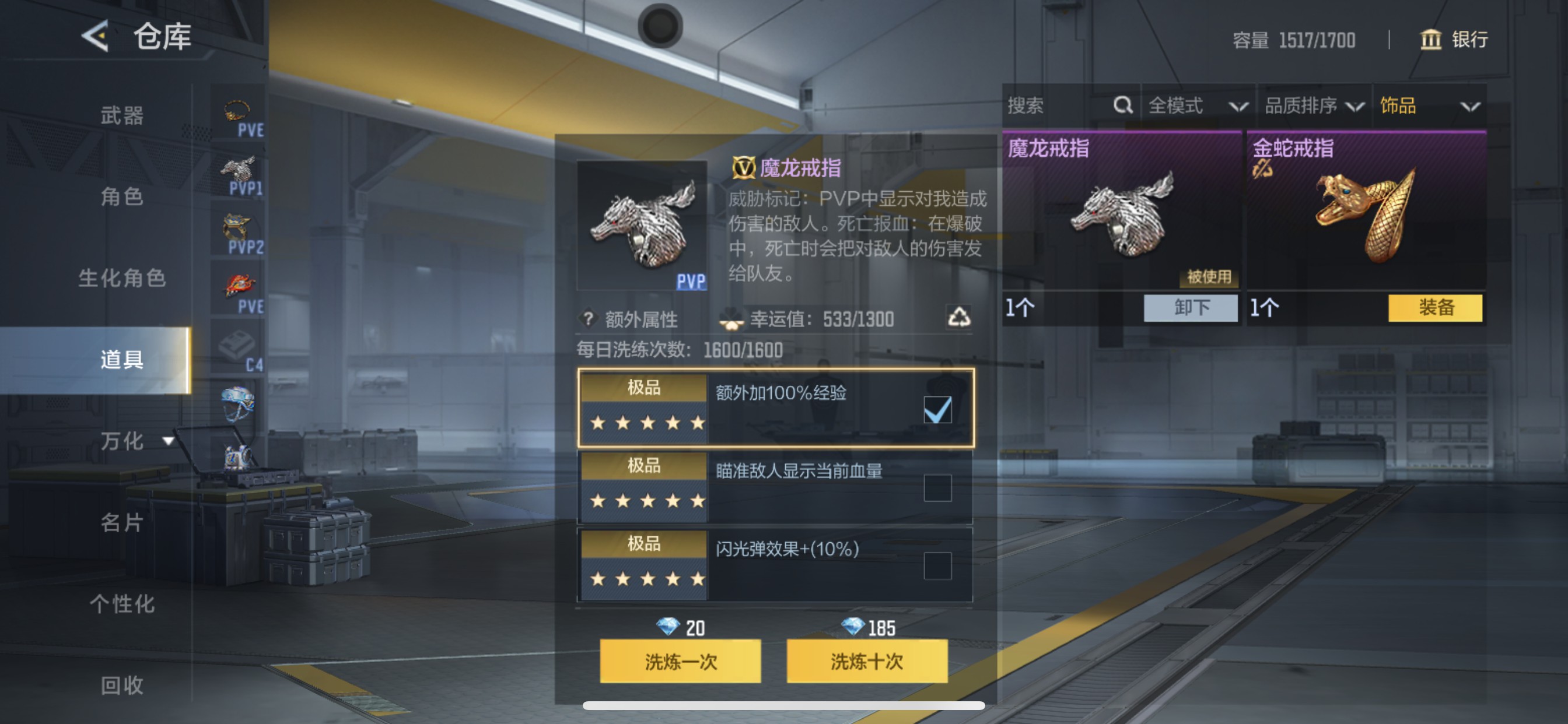Click the search magnifier icon

click(1122, 106)
